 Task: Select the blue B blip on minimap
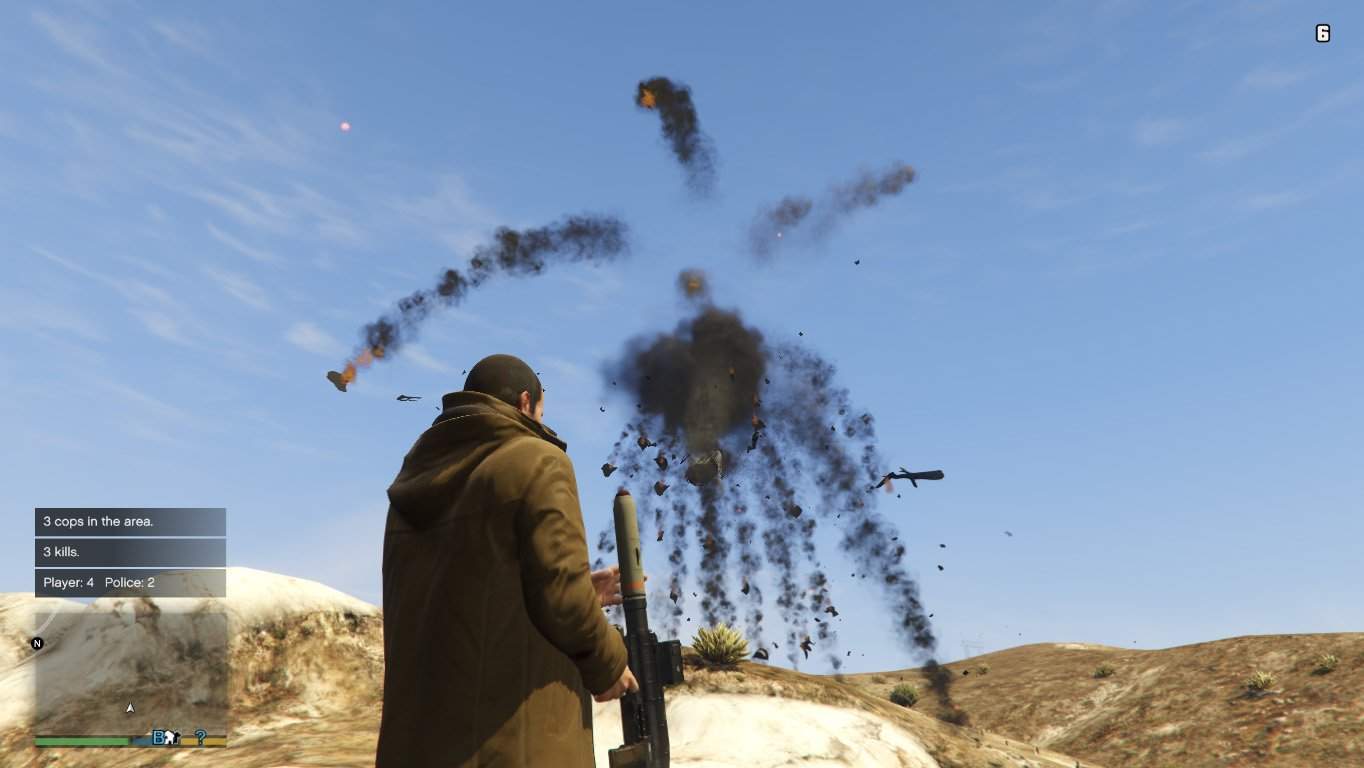click(x=158, y=738)
